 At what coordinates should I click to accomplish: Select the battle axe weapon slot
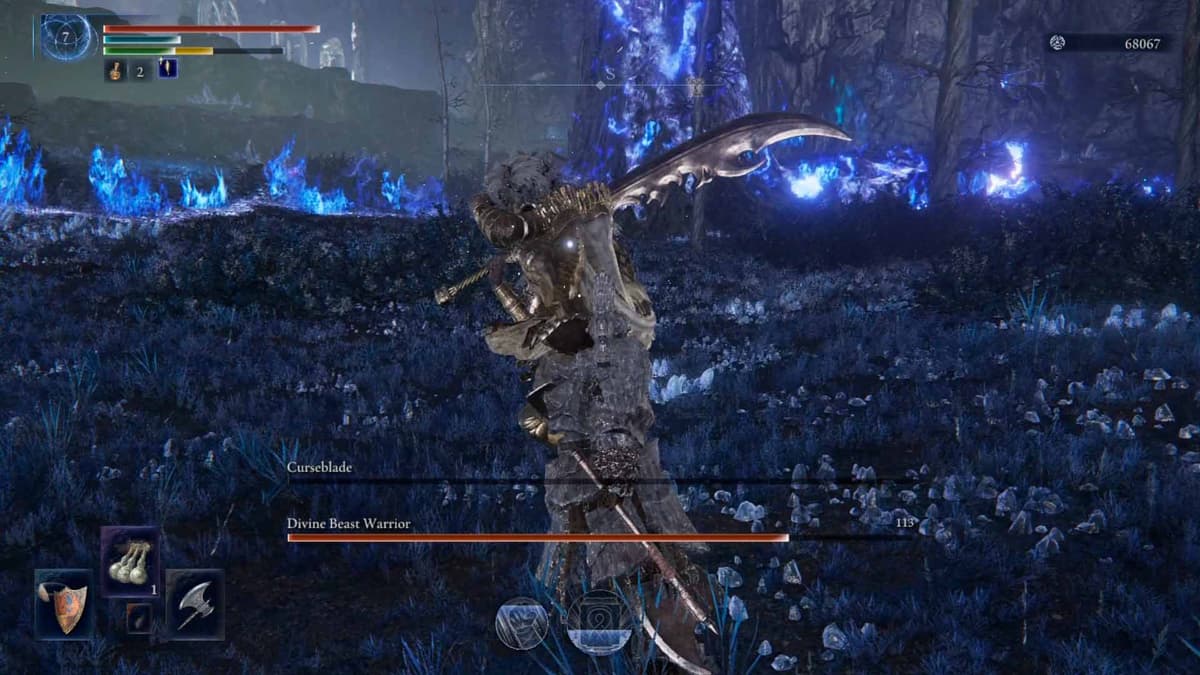195,604
